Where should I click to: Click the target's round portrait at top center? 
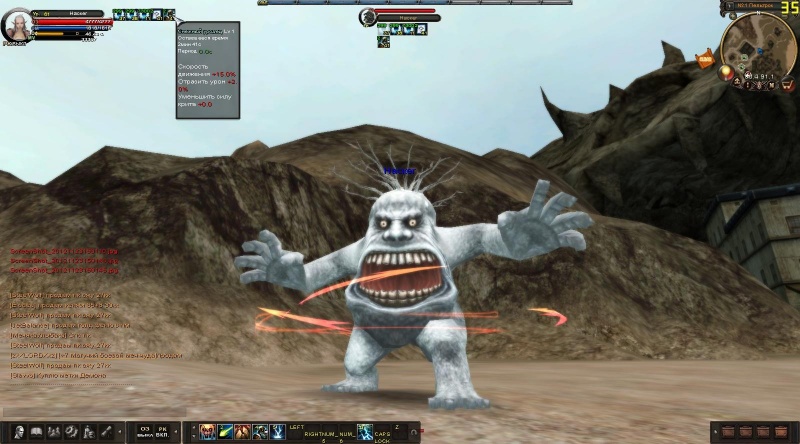(367, 17)
